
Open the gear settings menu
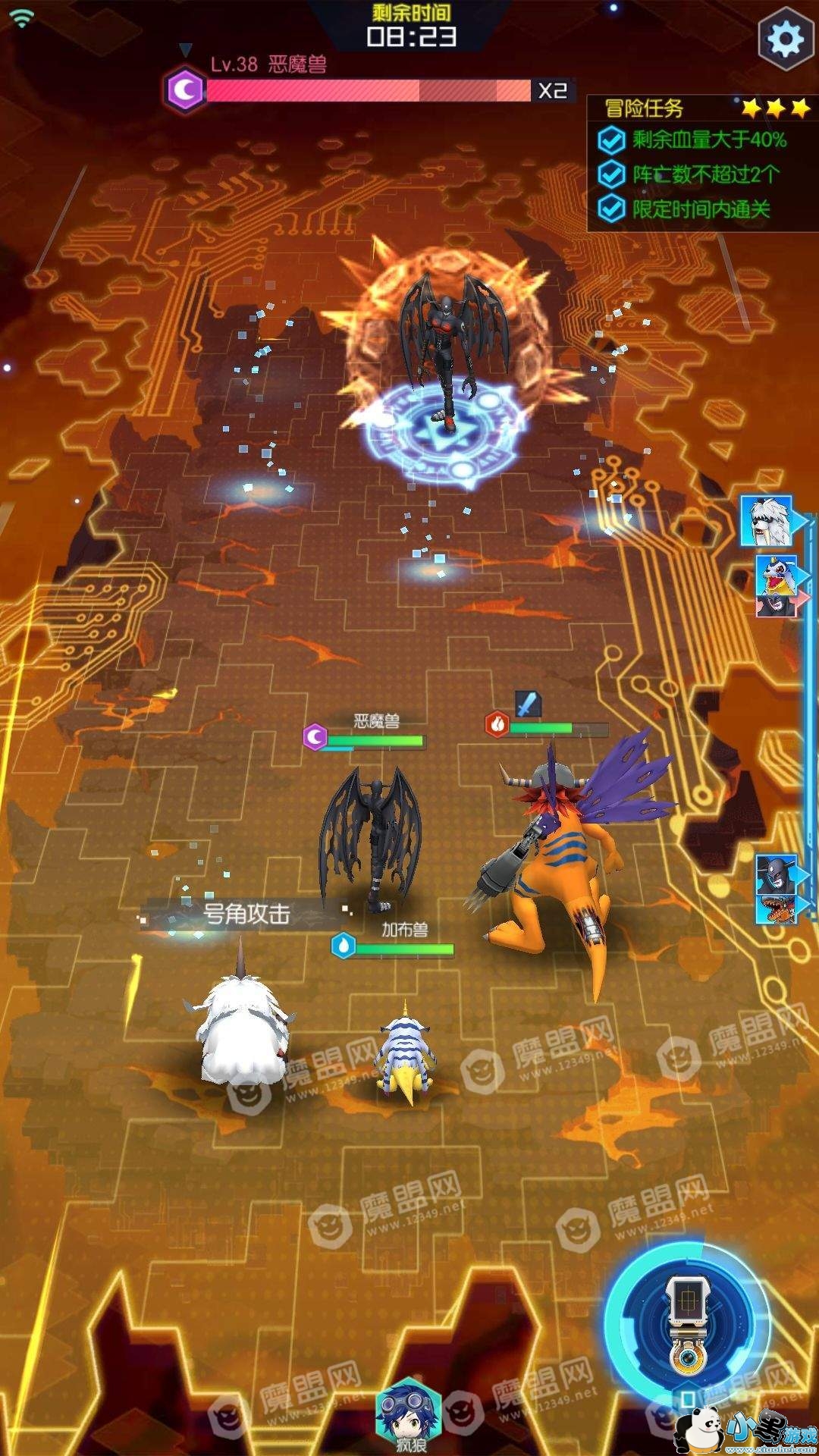(x=786, y=38)
